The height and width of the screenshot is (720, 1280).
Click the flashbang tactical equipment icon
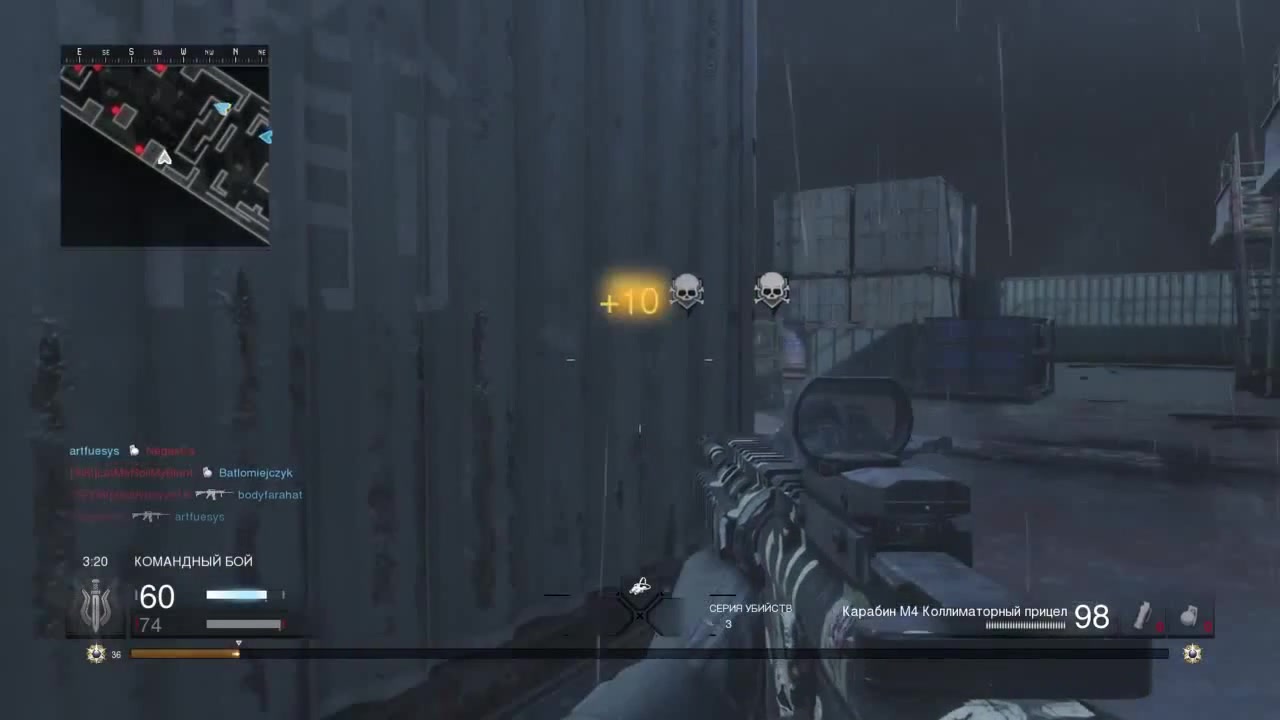pos(1143,618)
